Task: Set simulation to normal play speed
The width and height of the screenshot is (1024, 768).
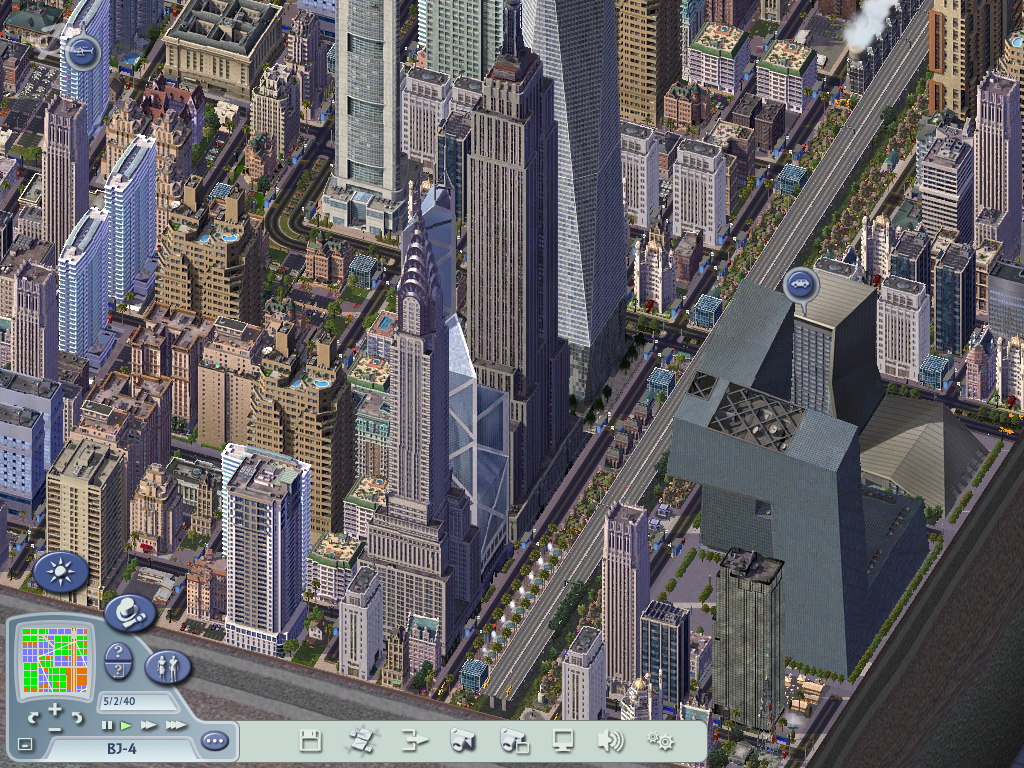Action: 126,724
